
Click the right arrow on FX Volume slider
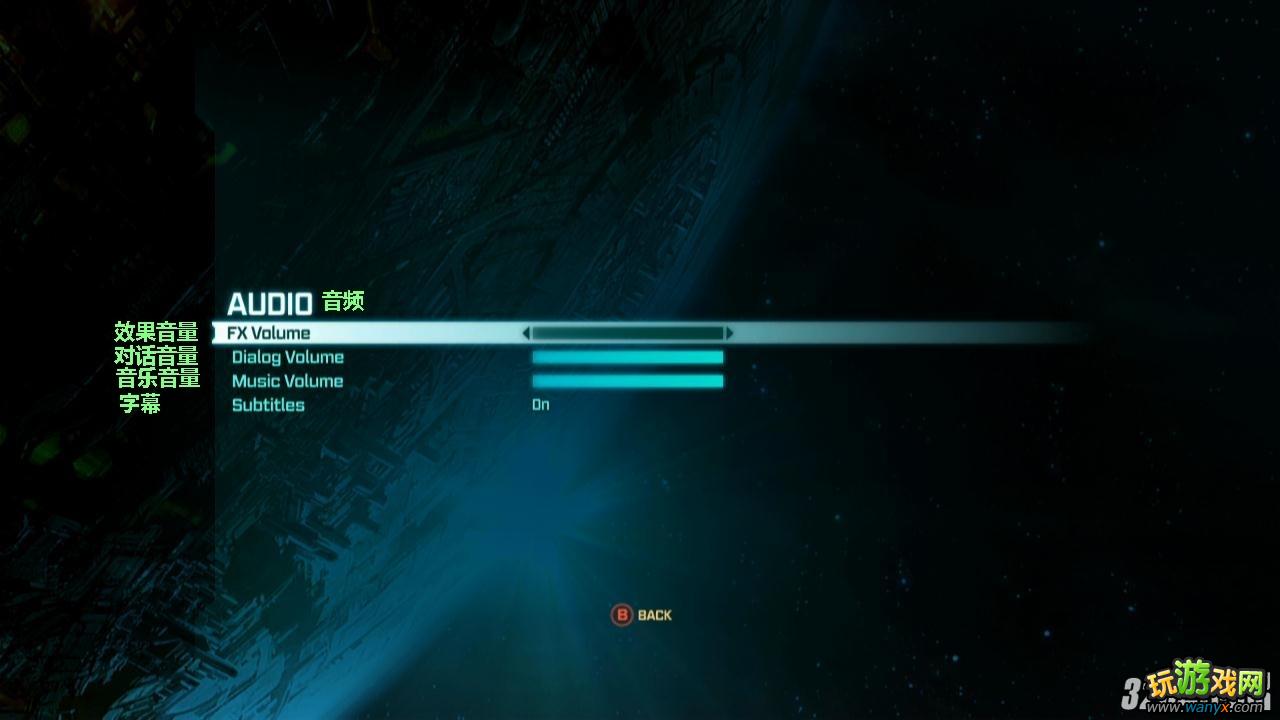pos(733,334)
